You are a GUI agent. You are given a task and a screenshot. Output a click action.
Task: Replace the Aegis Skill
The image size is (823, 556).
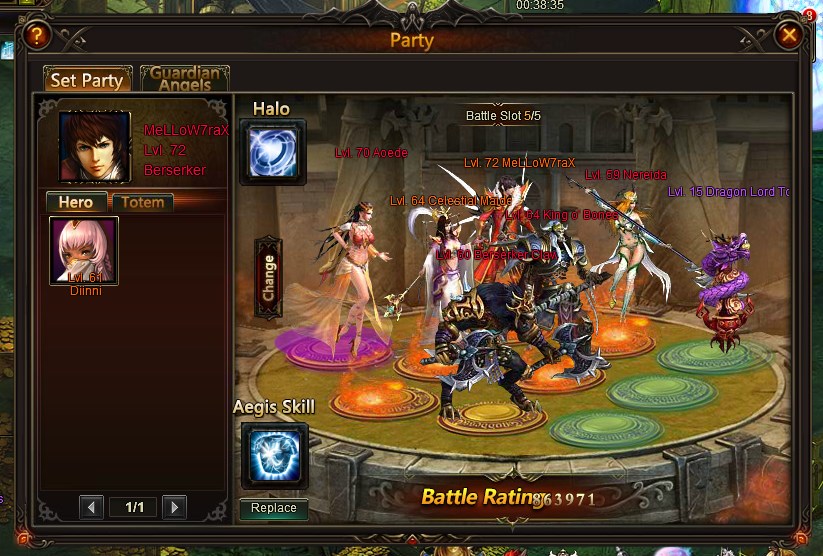tap(274, 508)
